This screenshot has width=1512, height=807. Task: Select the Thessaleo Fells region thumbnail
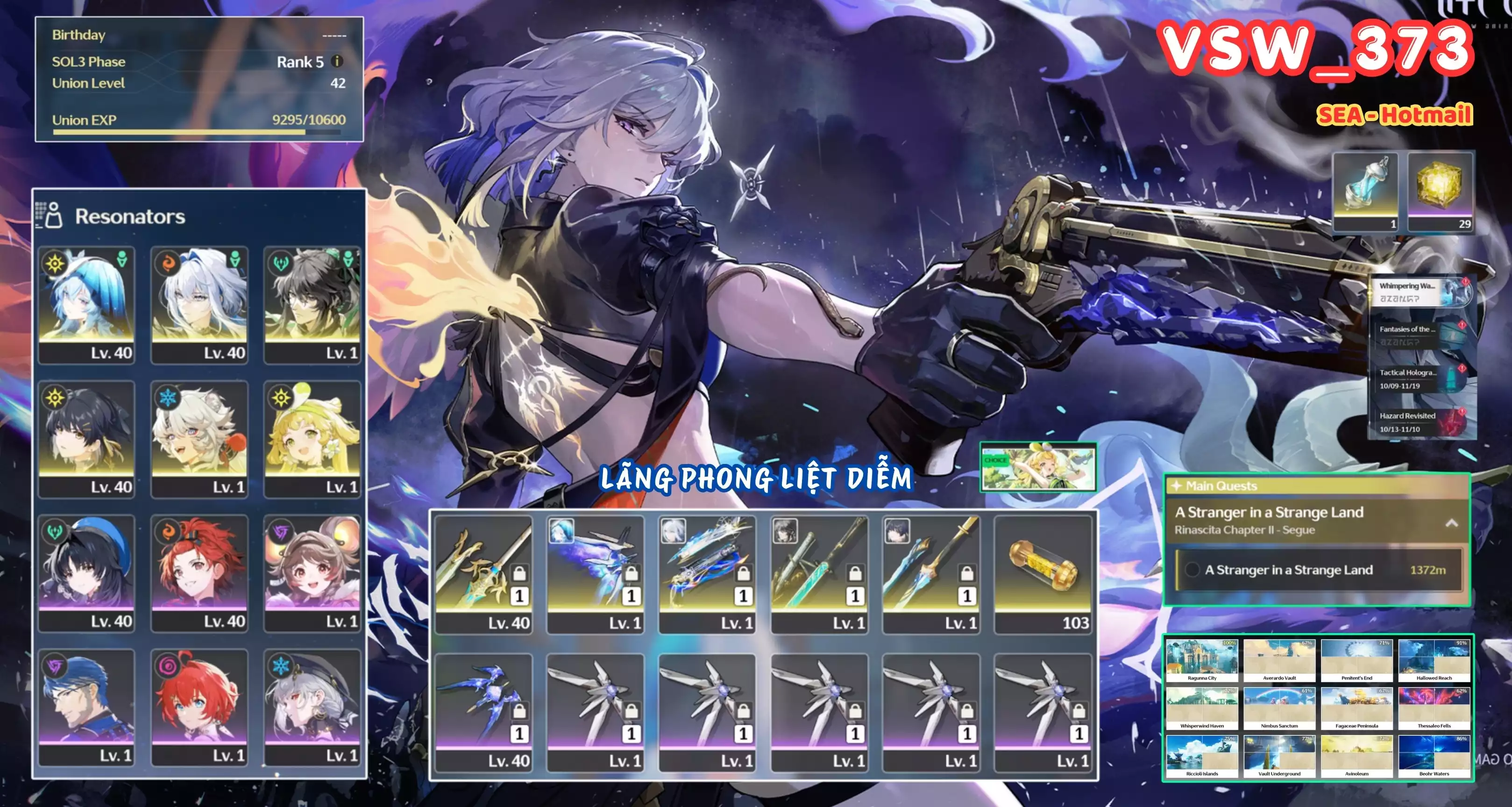click(1434, 709)
